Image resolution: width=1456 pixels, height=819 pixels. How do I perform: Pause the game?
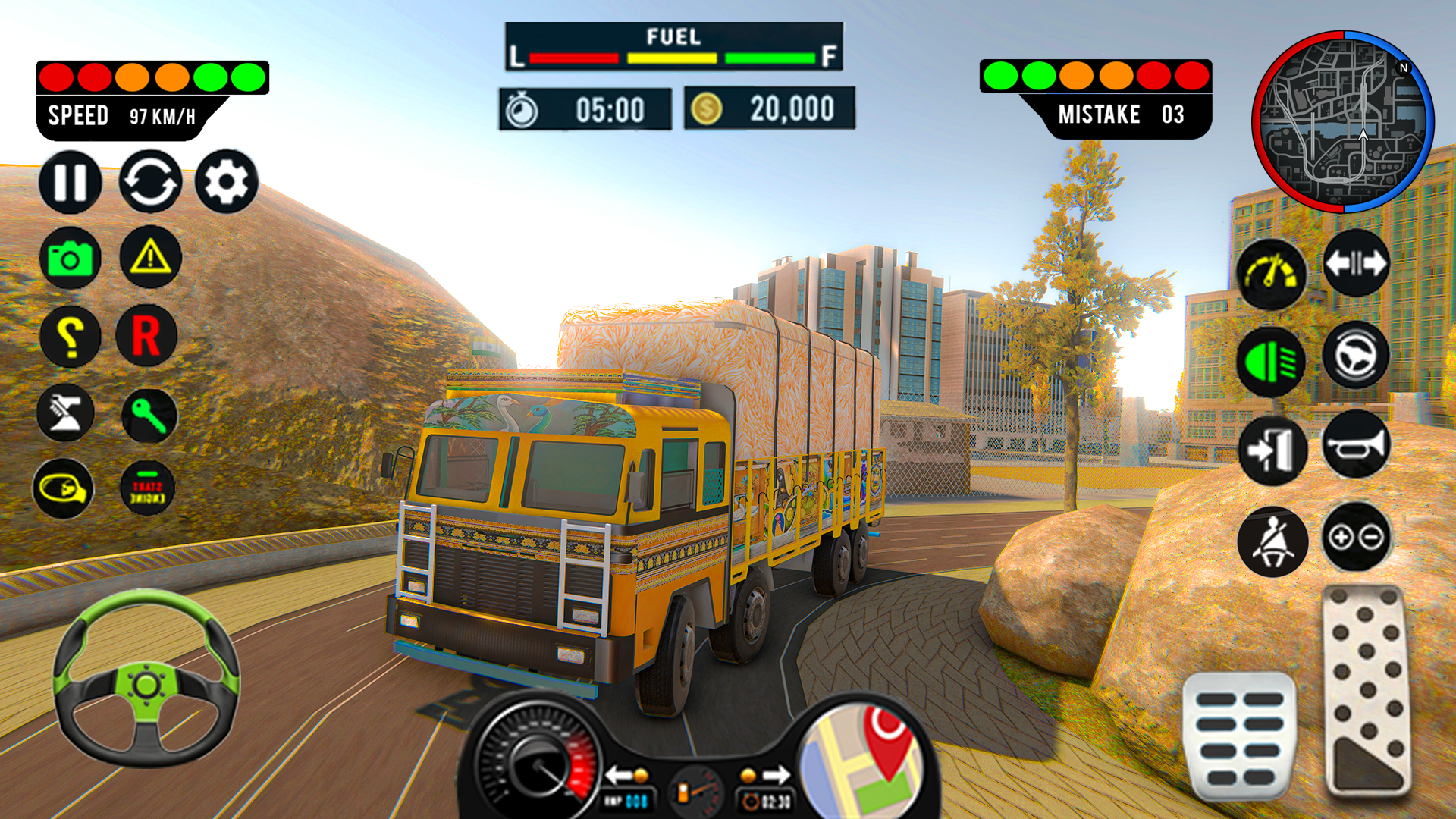(71, 182)
